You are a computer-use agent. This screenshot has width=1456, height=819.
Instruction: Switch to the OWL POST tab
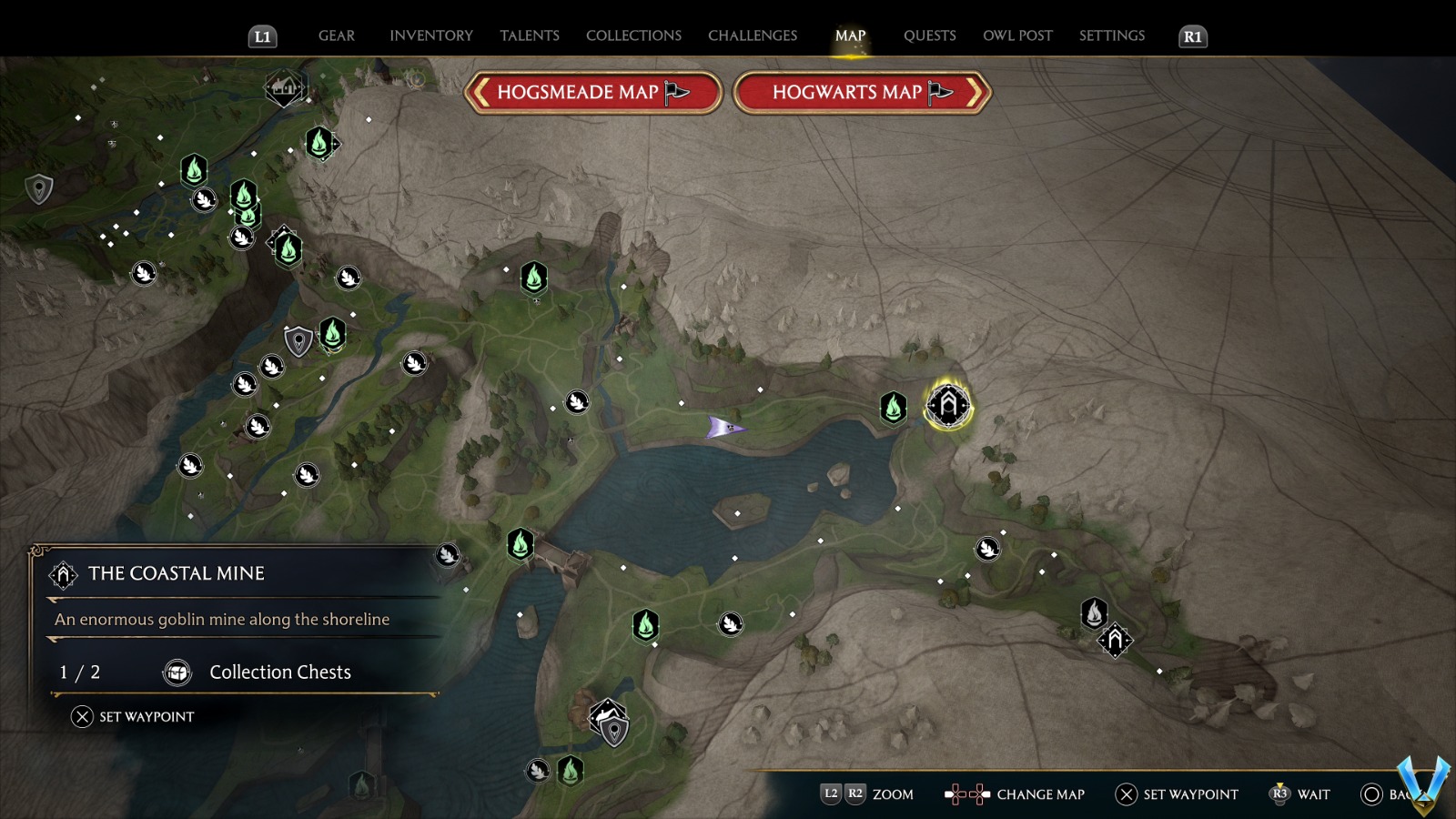tap(1017, 35)
